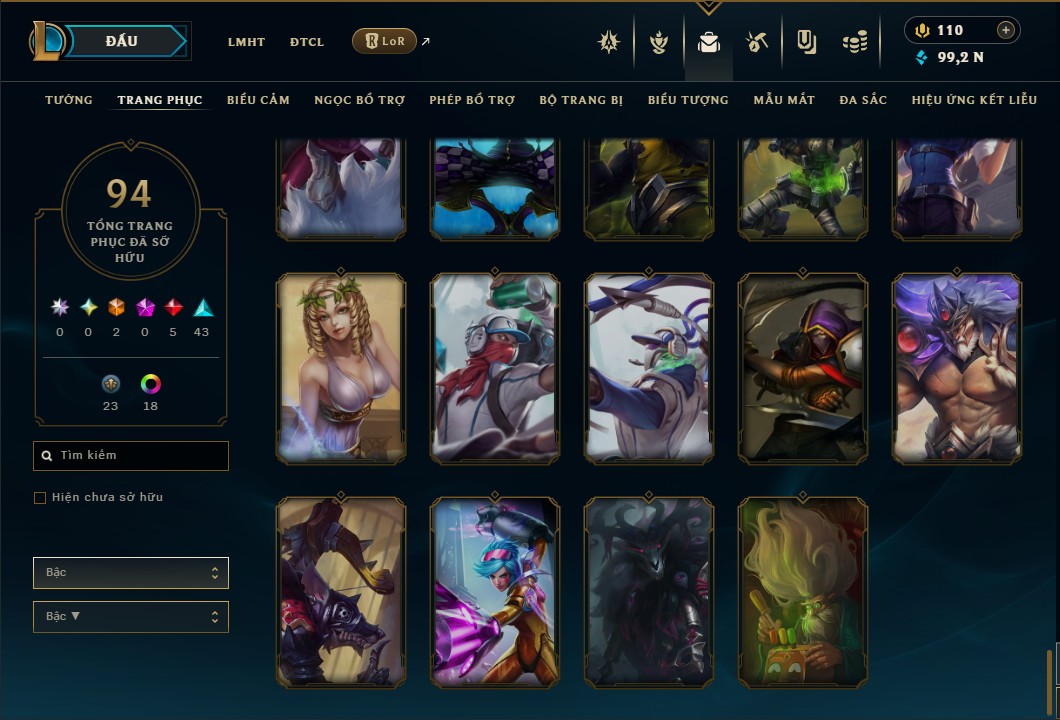Screen dimensions: 1060x720
Task: Toggle the Hiện chưa sở hữu checkbox
Action: tap(40, 498)
